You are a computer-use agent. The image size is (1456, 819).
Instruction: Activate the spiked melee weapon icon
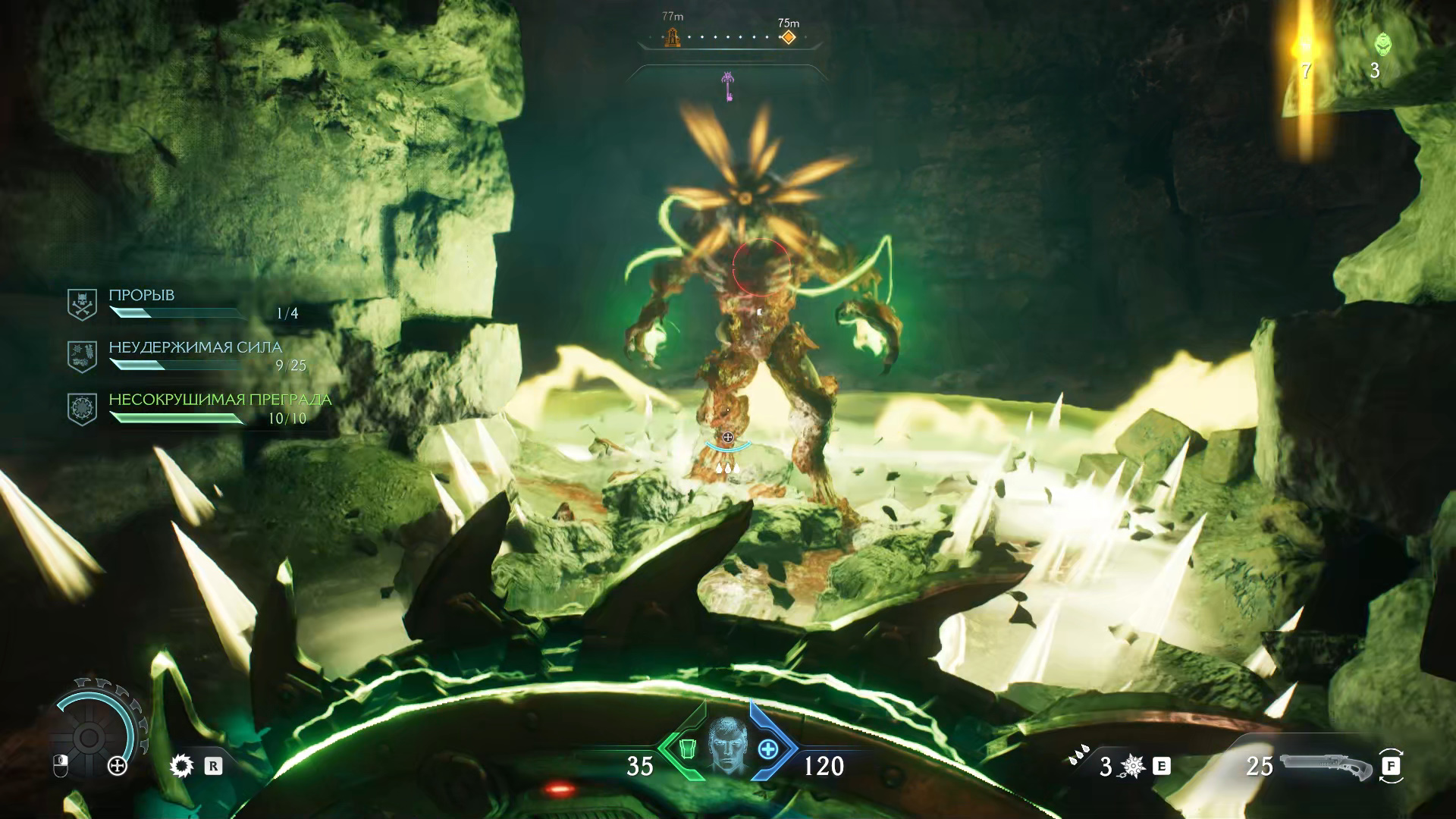tap(1133, 767)
